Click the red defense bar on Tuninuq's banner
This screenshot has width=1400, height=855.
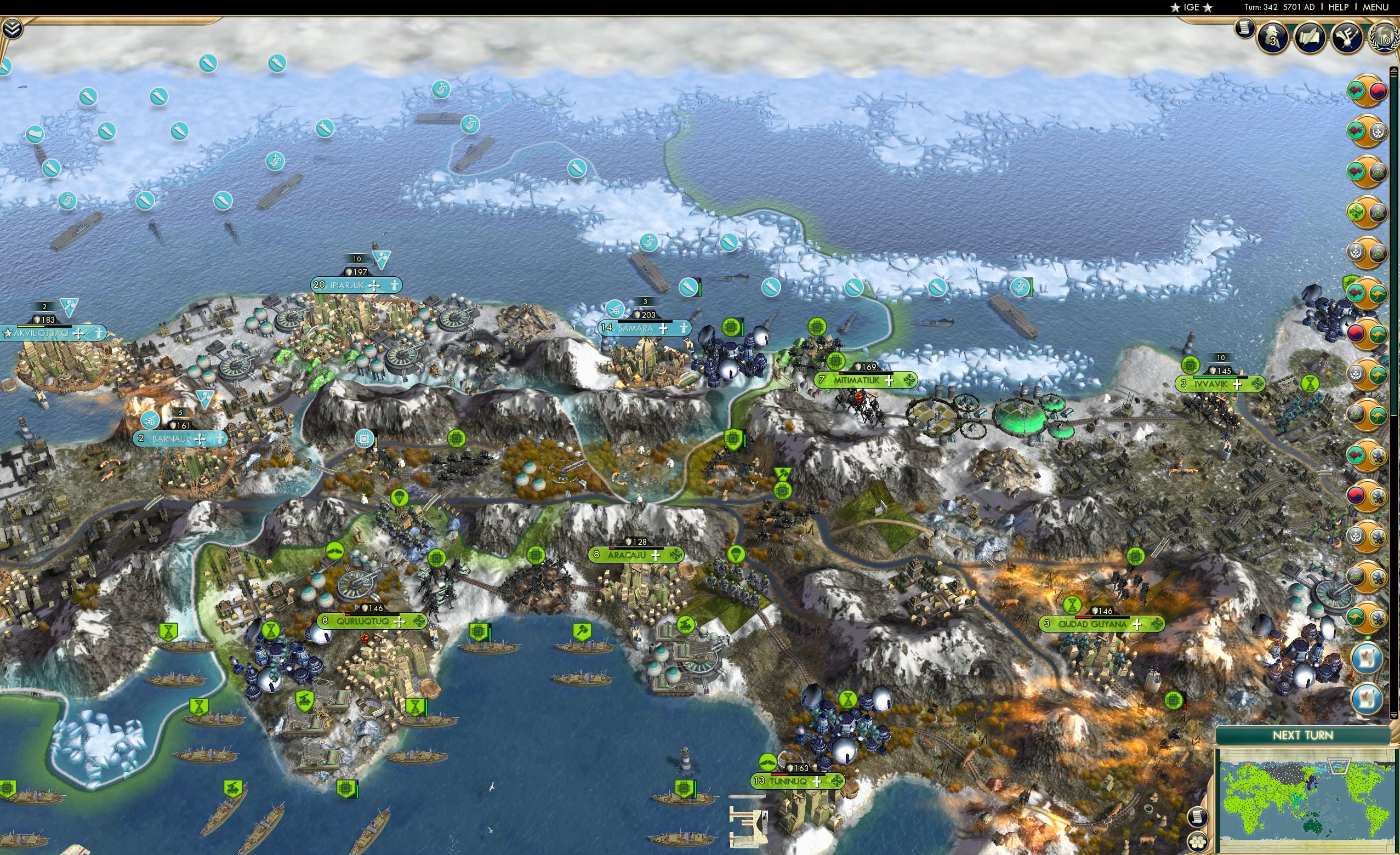click(x=779, y=776)
